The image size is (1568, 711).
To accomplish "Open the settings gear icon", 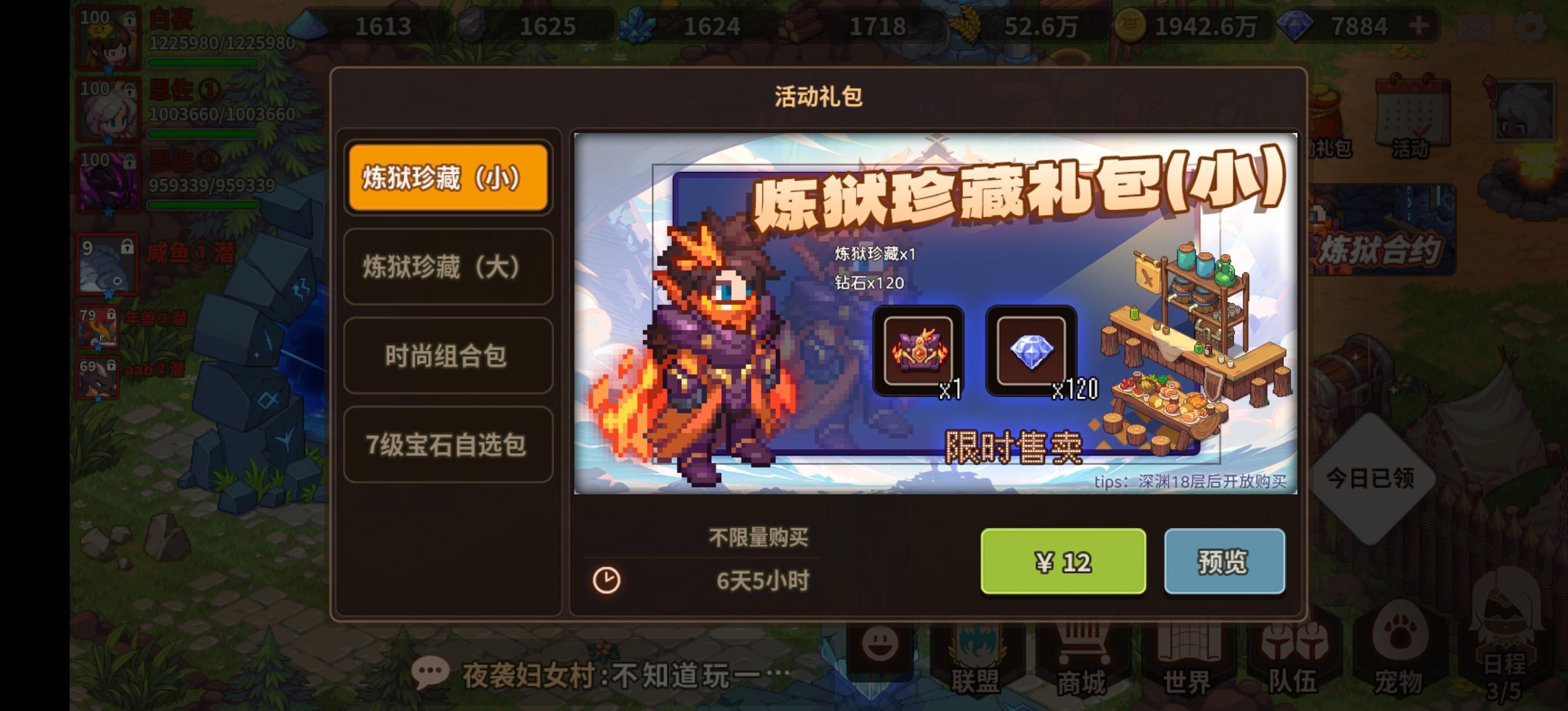I will click(x=1531, y=27).
